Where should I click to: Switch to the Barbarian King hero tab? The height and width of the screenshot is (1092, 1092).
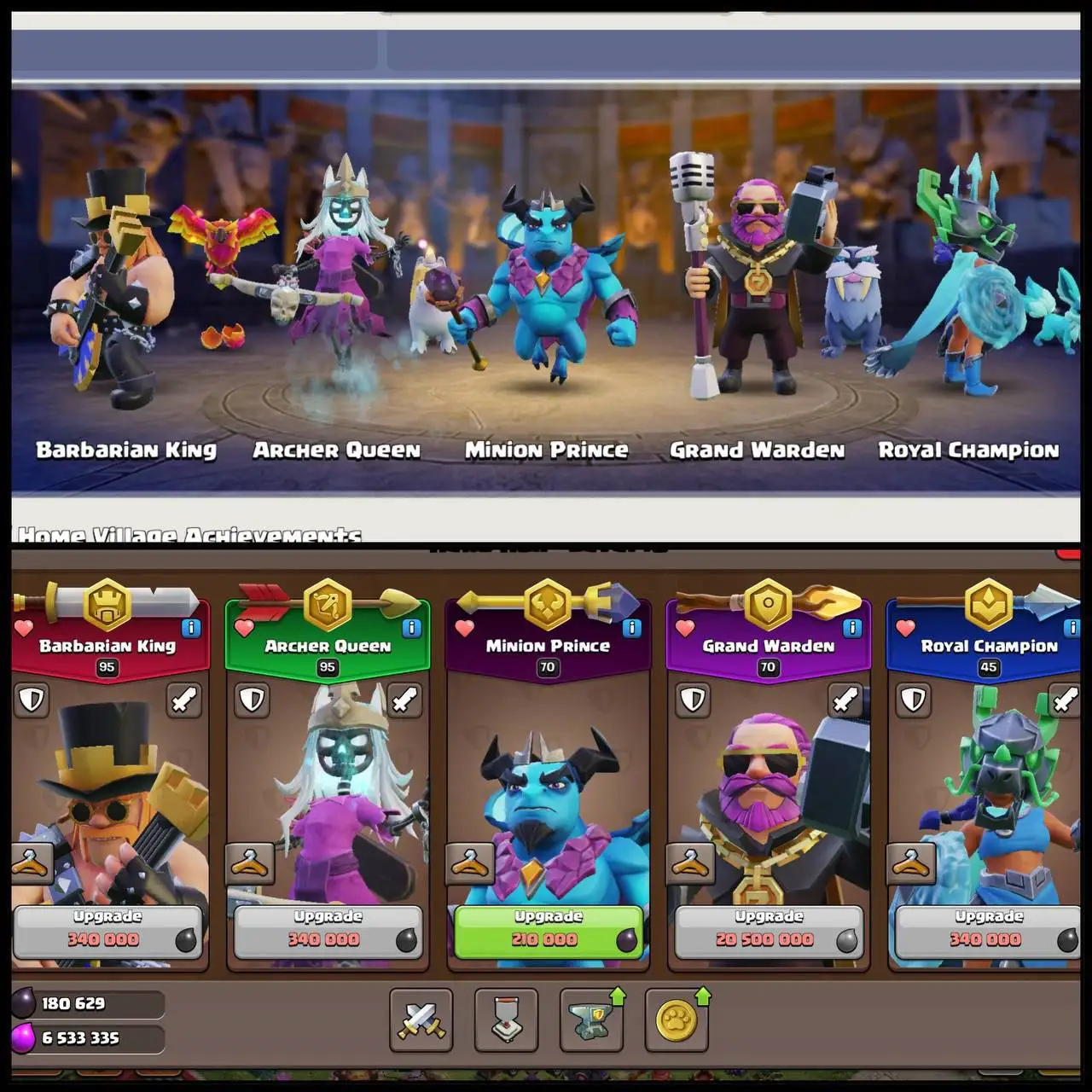108,647
